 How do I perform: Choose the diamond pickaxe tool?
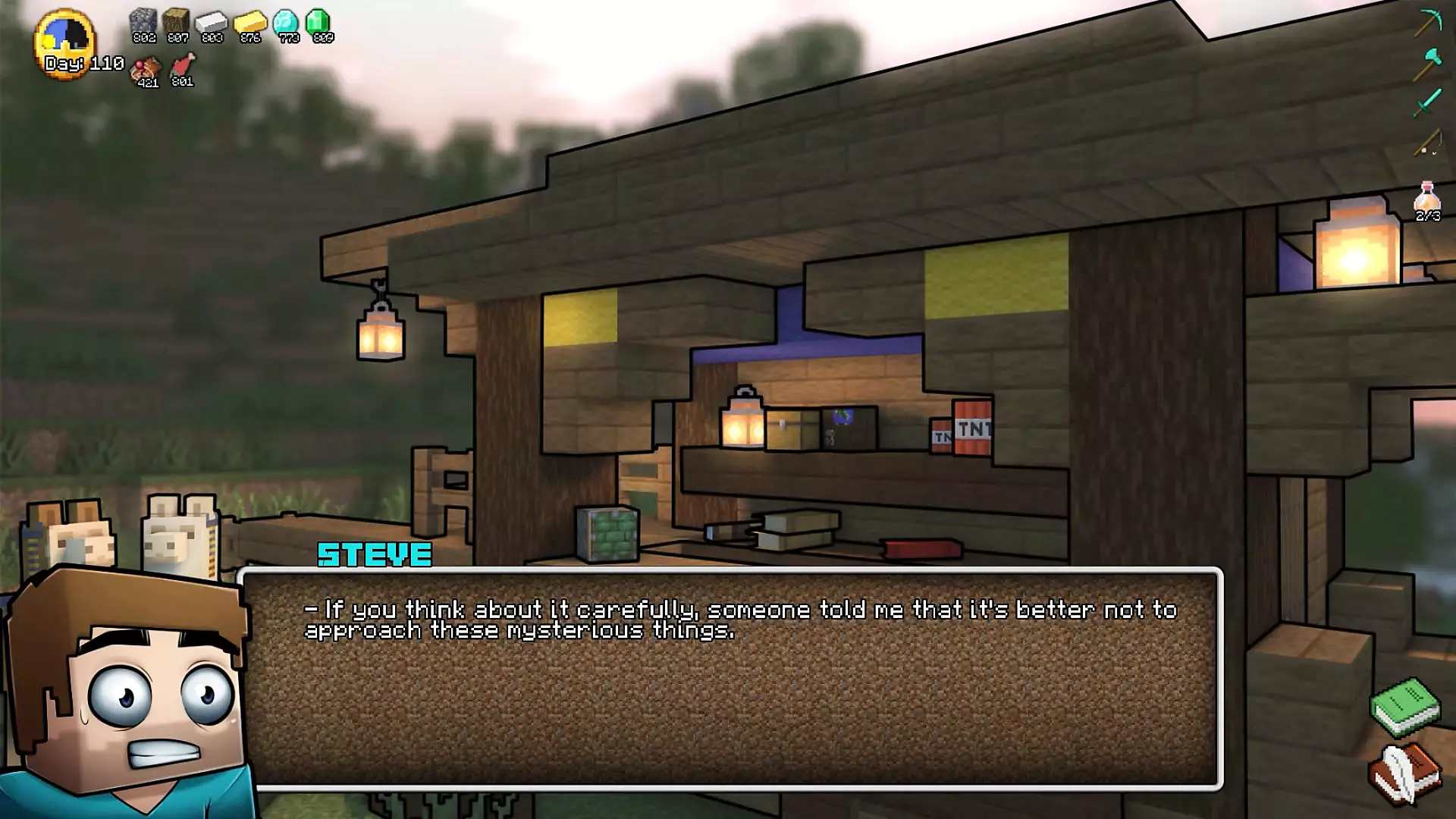pos(1428,22)
